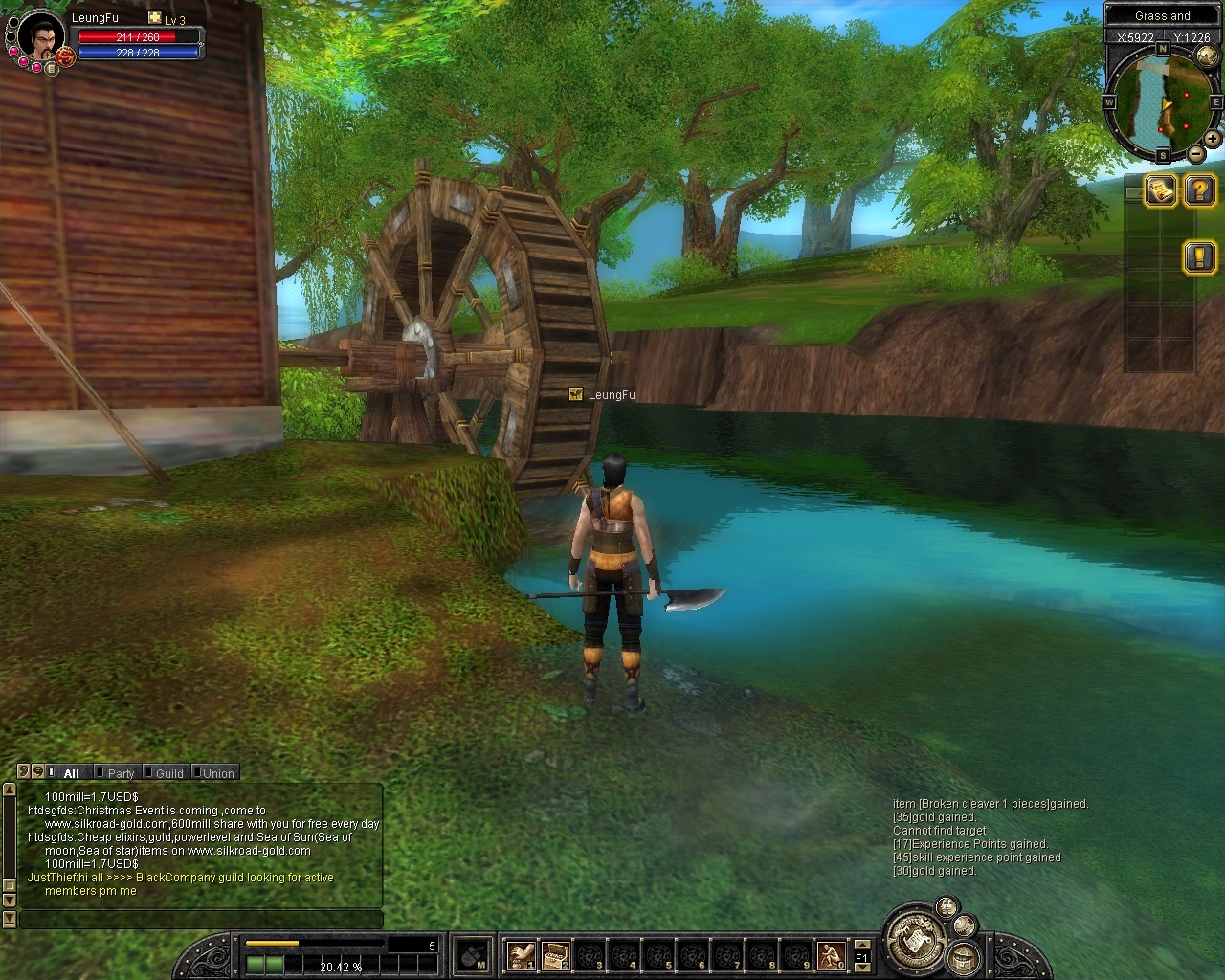Activate the sitting figure in hotbar slot 0
Screen dimensions: 1225x980
pos(831,954)
